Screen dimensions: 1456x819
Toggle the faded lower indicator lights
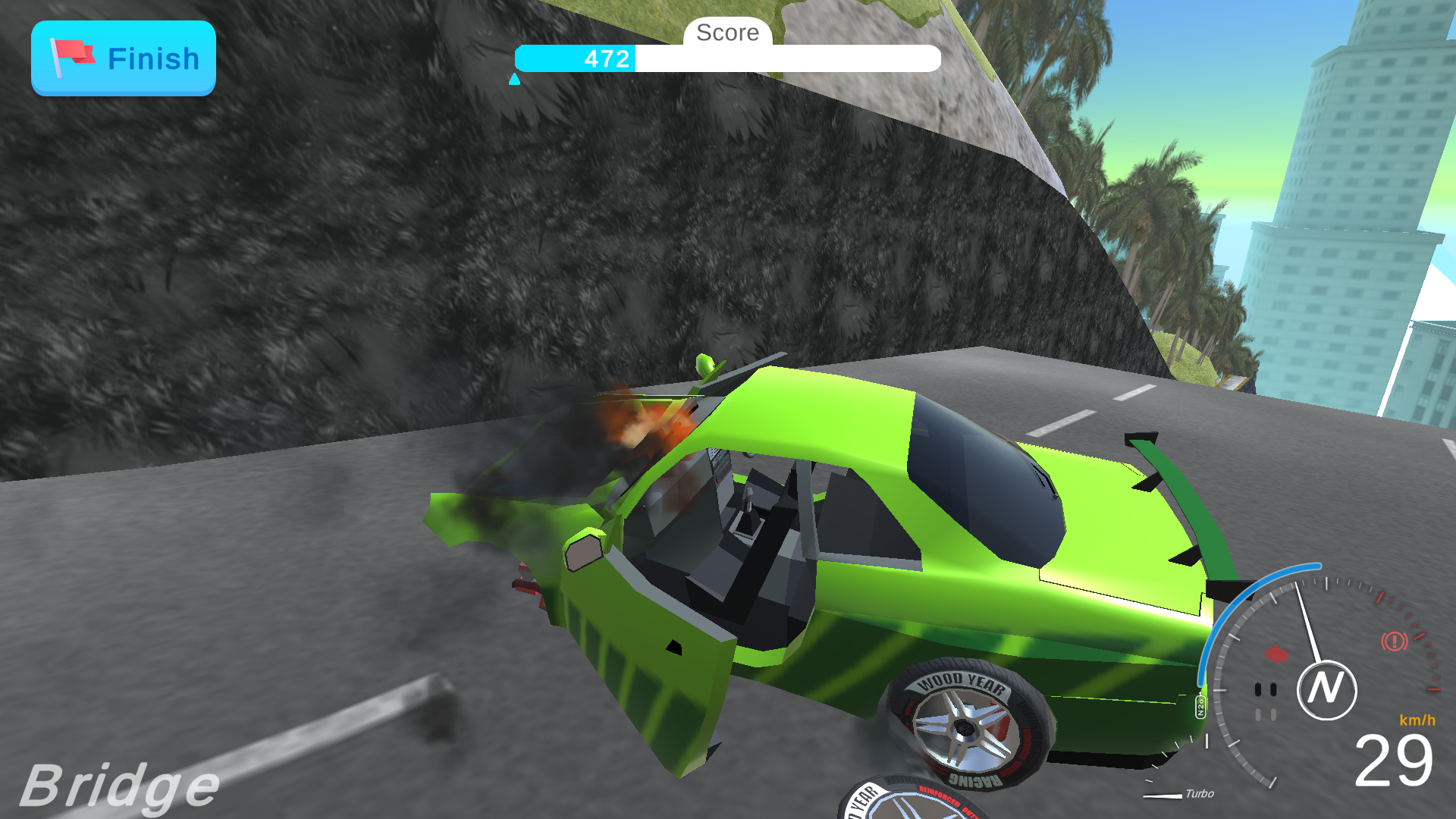[1266, 715]
